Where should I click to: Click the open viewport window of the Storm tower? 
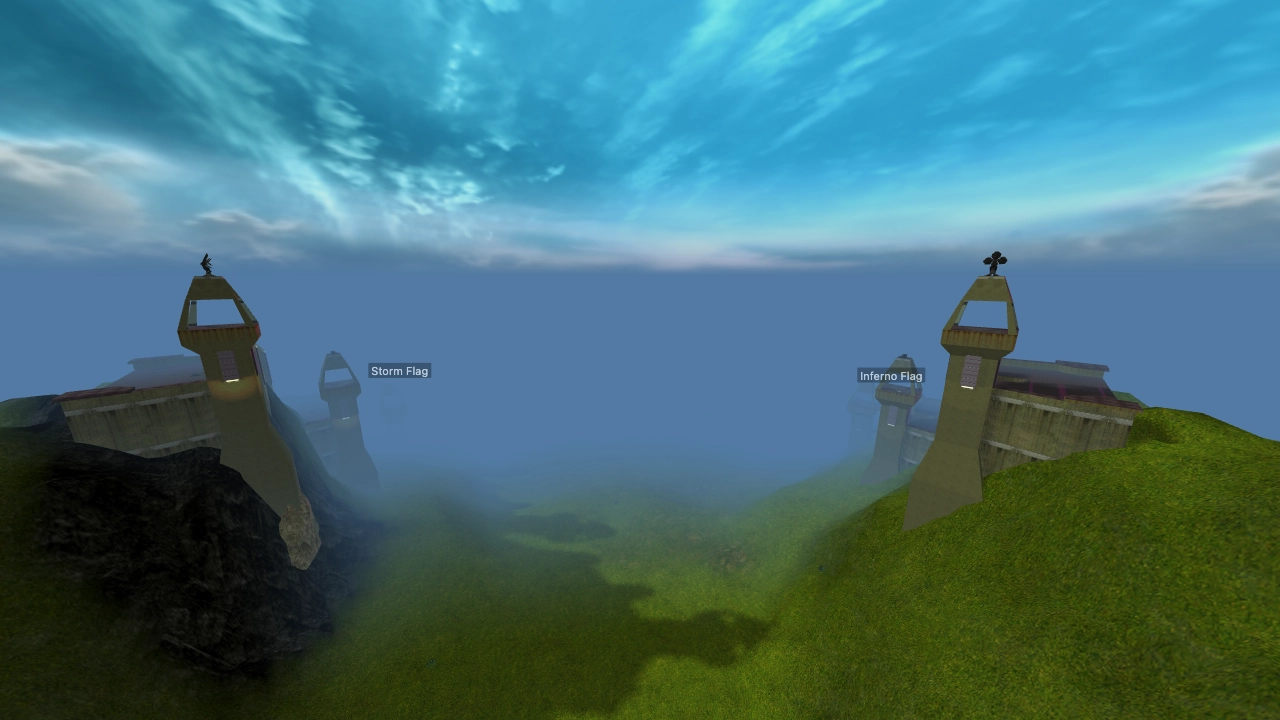(x=215, y=312)
